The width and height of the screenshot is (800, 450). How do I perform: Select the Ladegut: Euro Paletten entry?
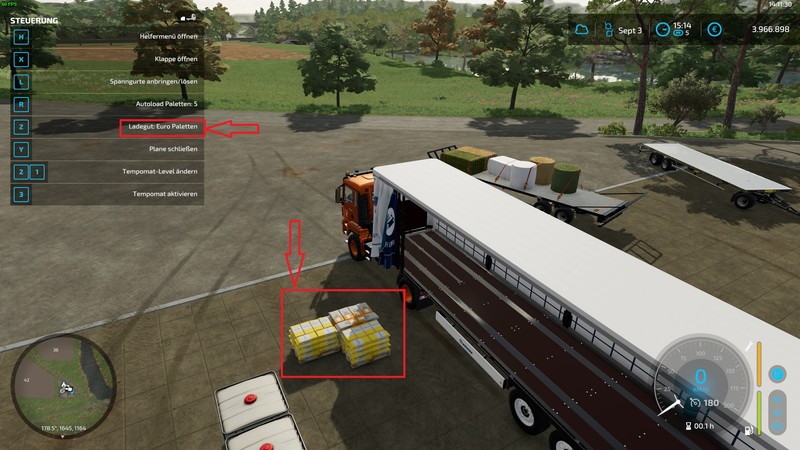[162, 127]
